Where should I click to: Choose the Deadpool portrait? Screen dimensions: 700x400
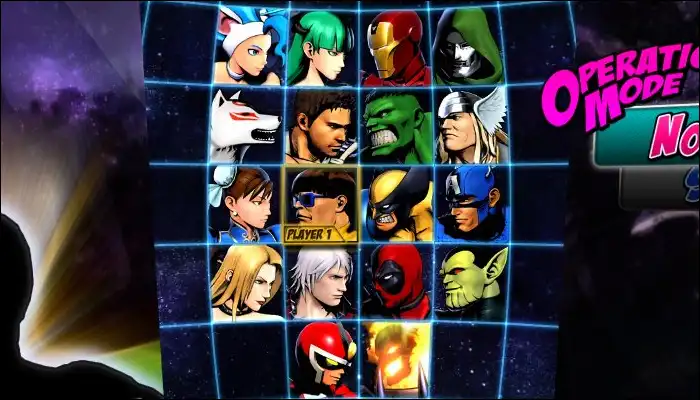396,282
